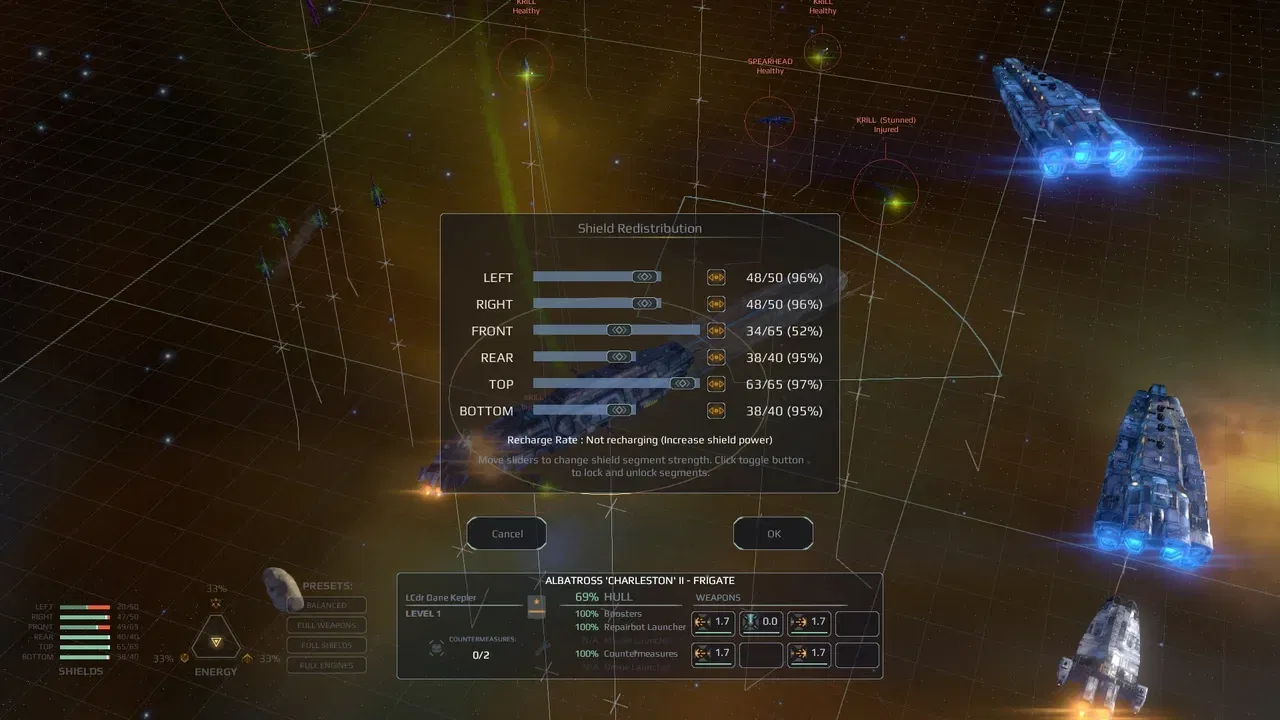Click the countermeasures icon beside the 0/2 counter
This screenshot has width=1280, height=720.
click(435, 648)
